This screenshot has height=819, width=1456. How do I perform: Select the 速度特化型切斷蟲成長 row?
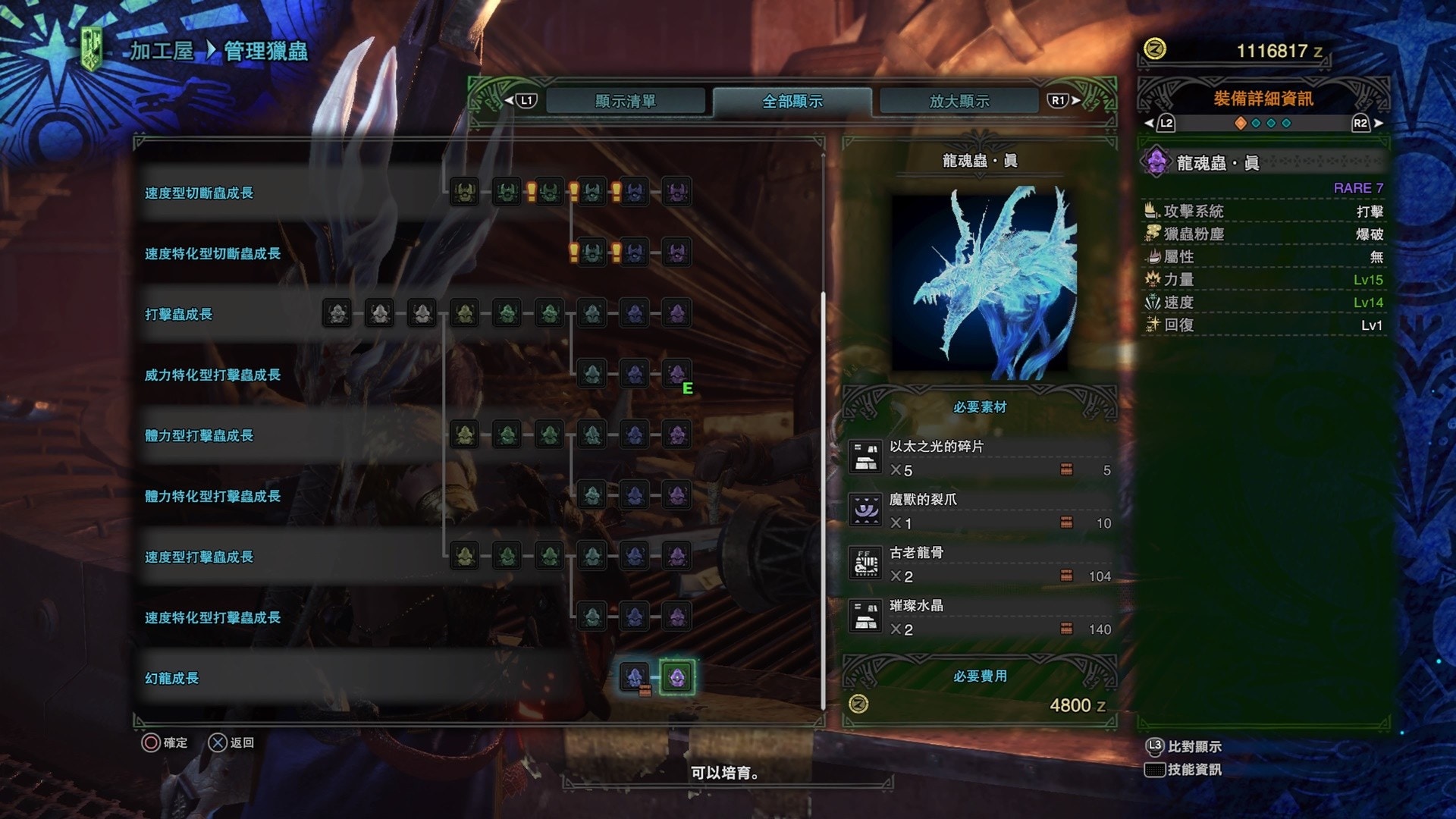point(212,254)
